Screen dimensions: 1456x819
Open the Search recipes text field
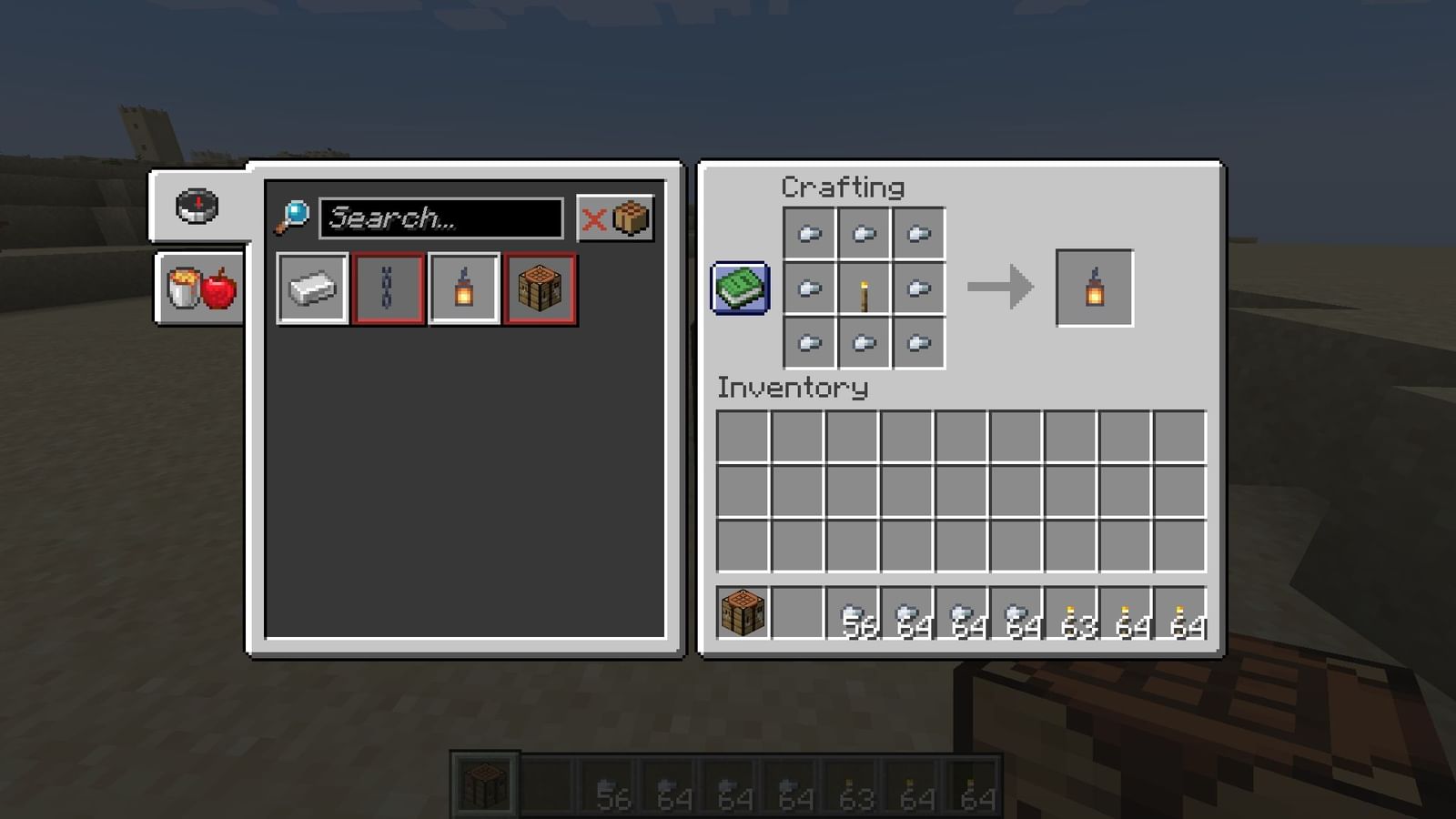443,218
